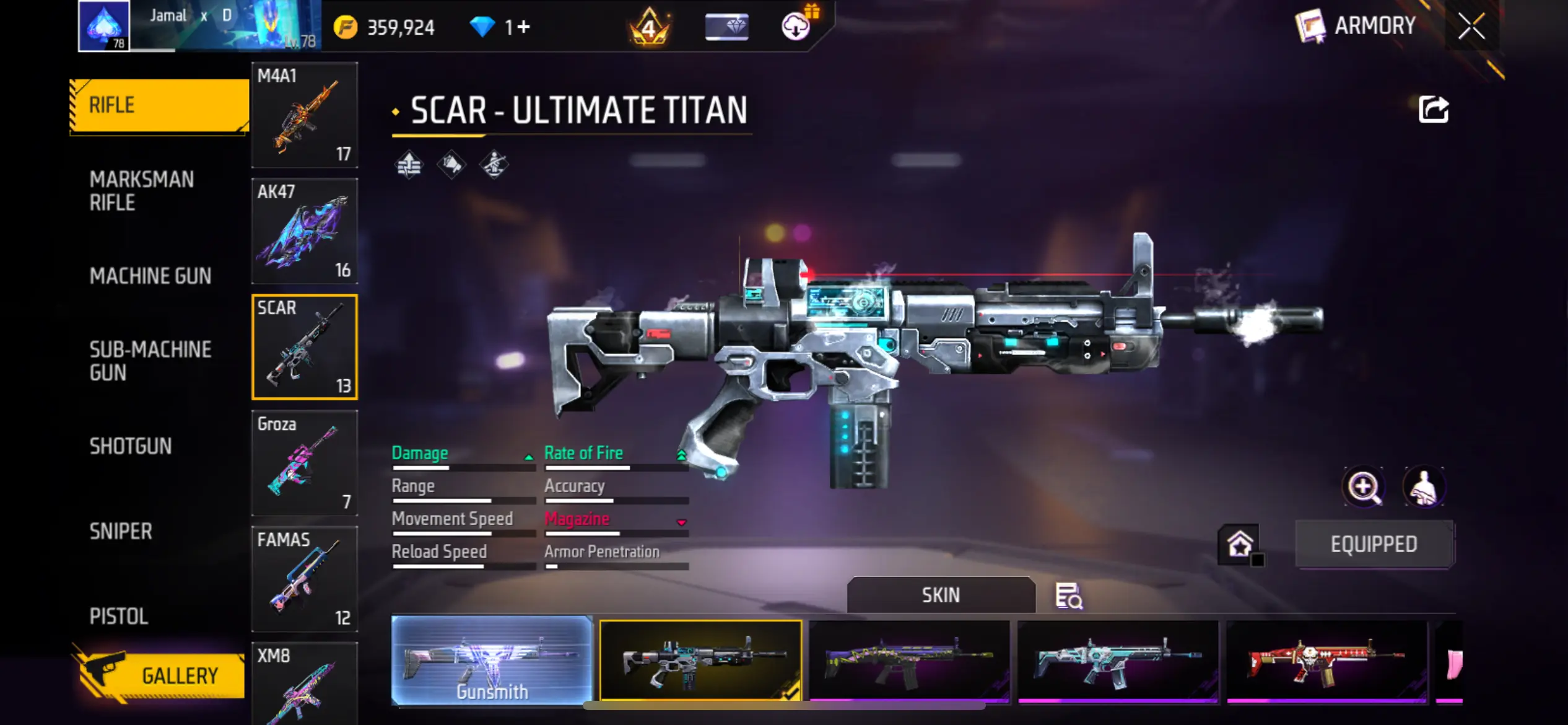Add diamonds with the plus button

[x=524, y=27]
